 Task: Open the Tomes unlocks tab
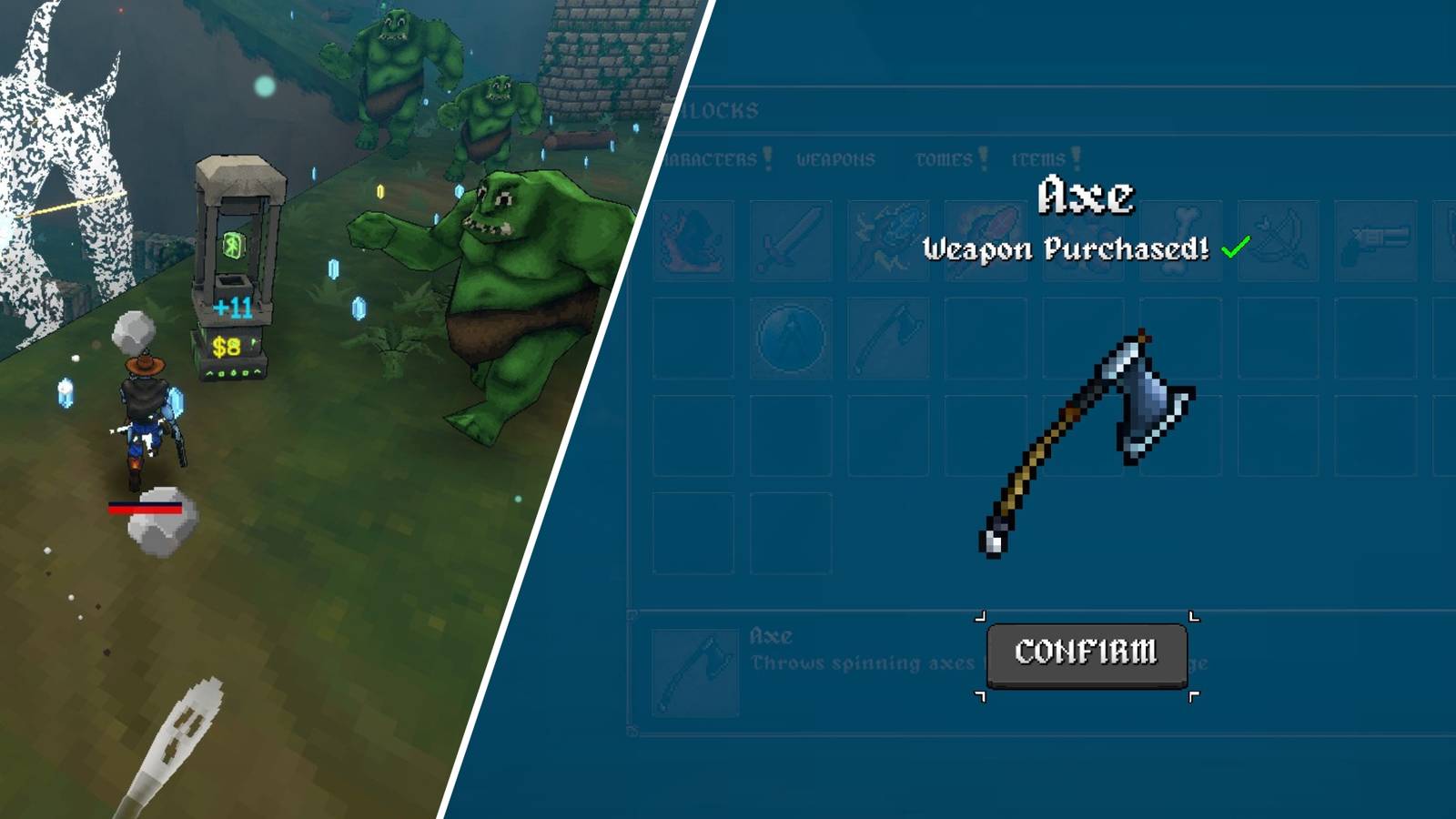tap(944, 159)
